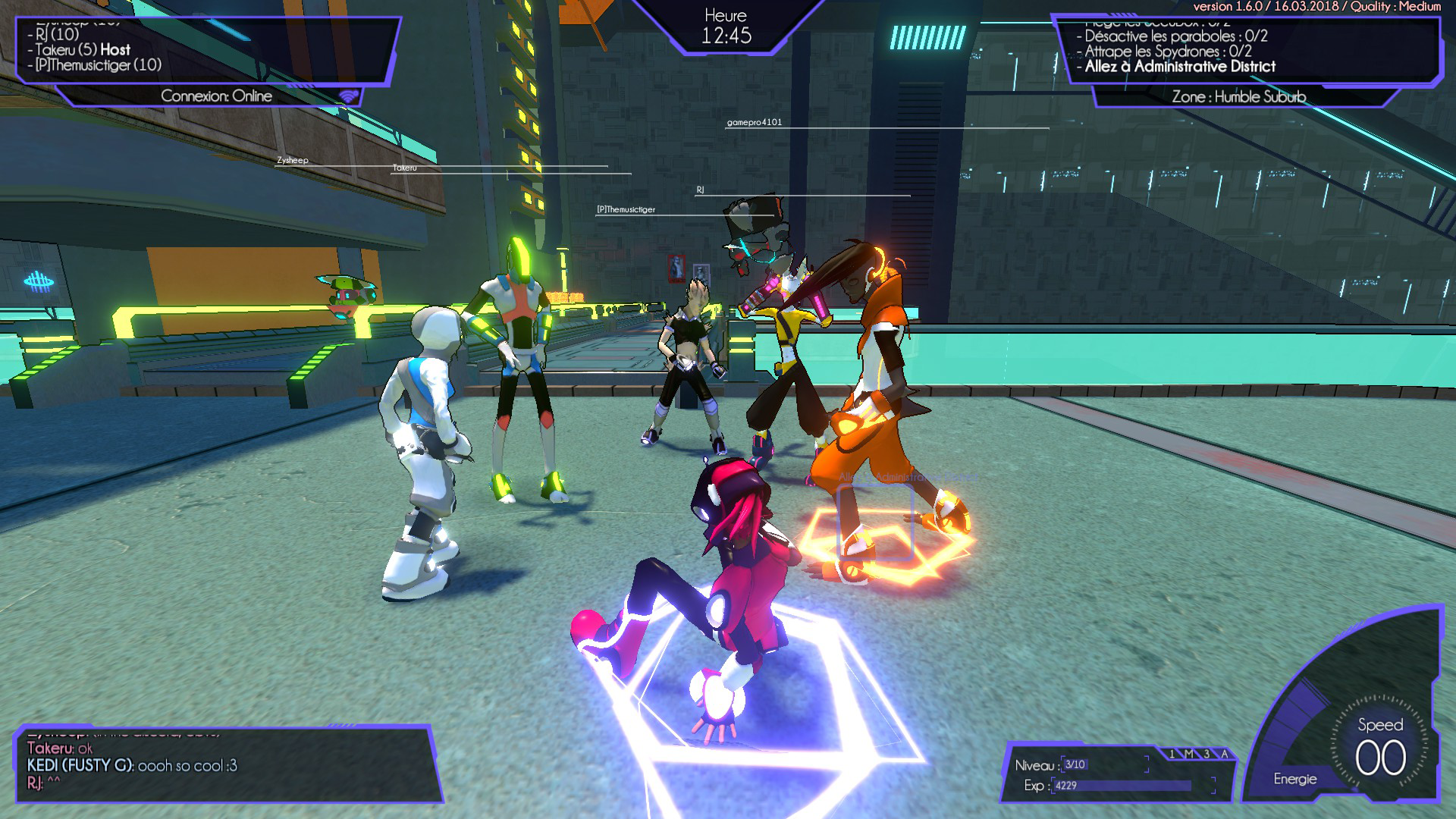Click the Connexion Online wifi icon
The image size is (1456, 819).
tap(348, 96)
